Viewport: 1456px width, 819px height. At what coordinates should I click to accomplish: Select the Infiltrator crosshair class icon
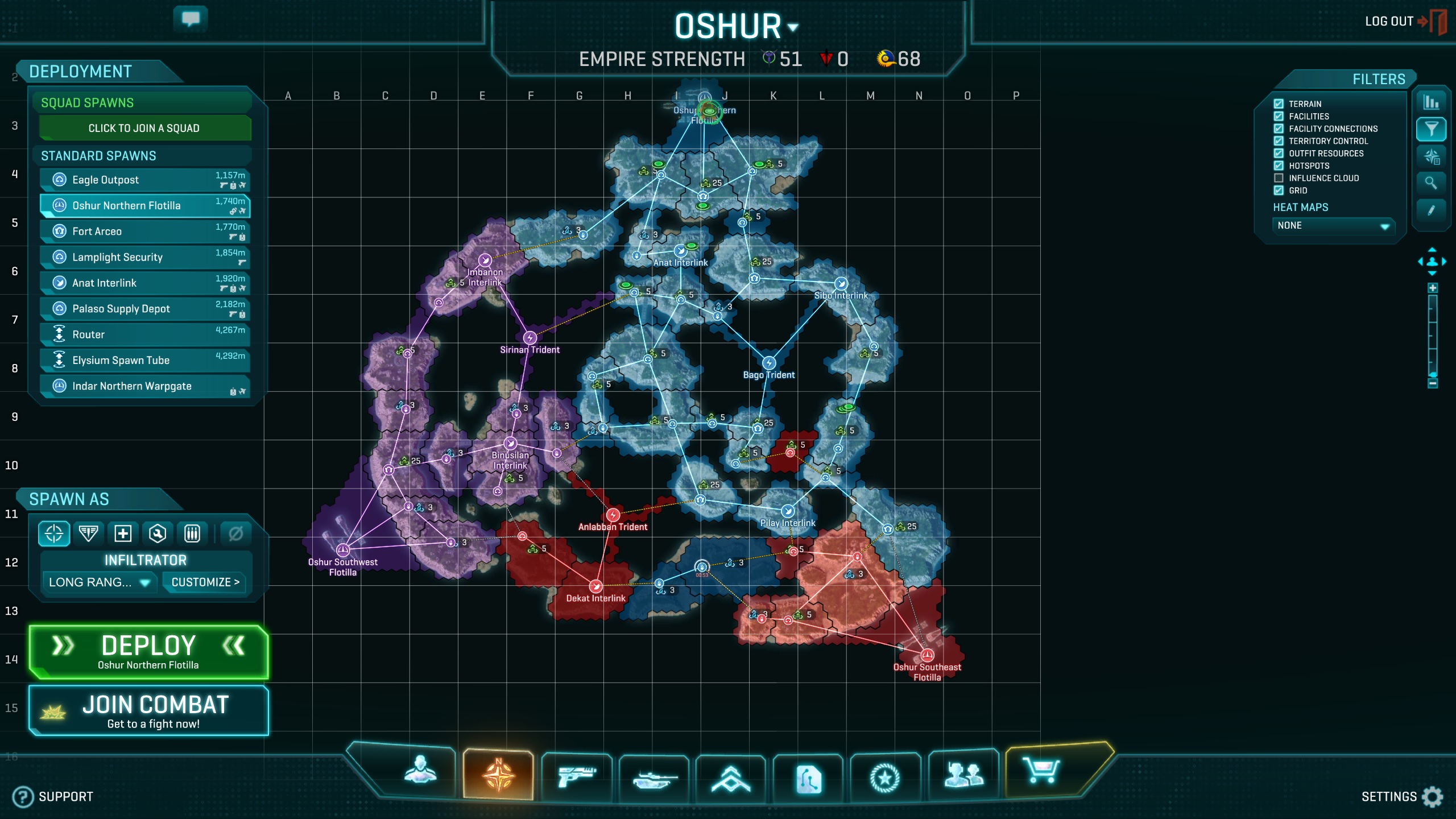(x=53, y=533)
